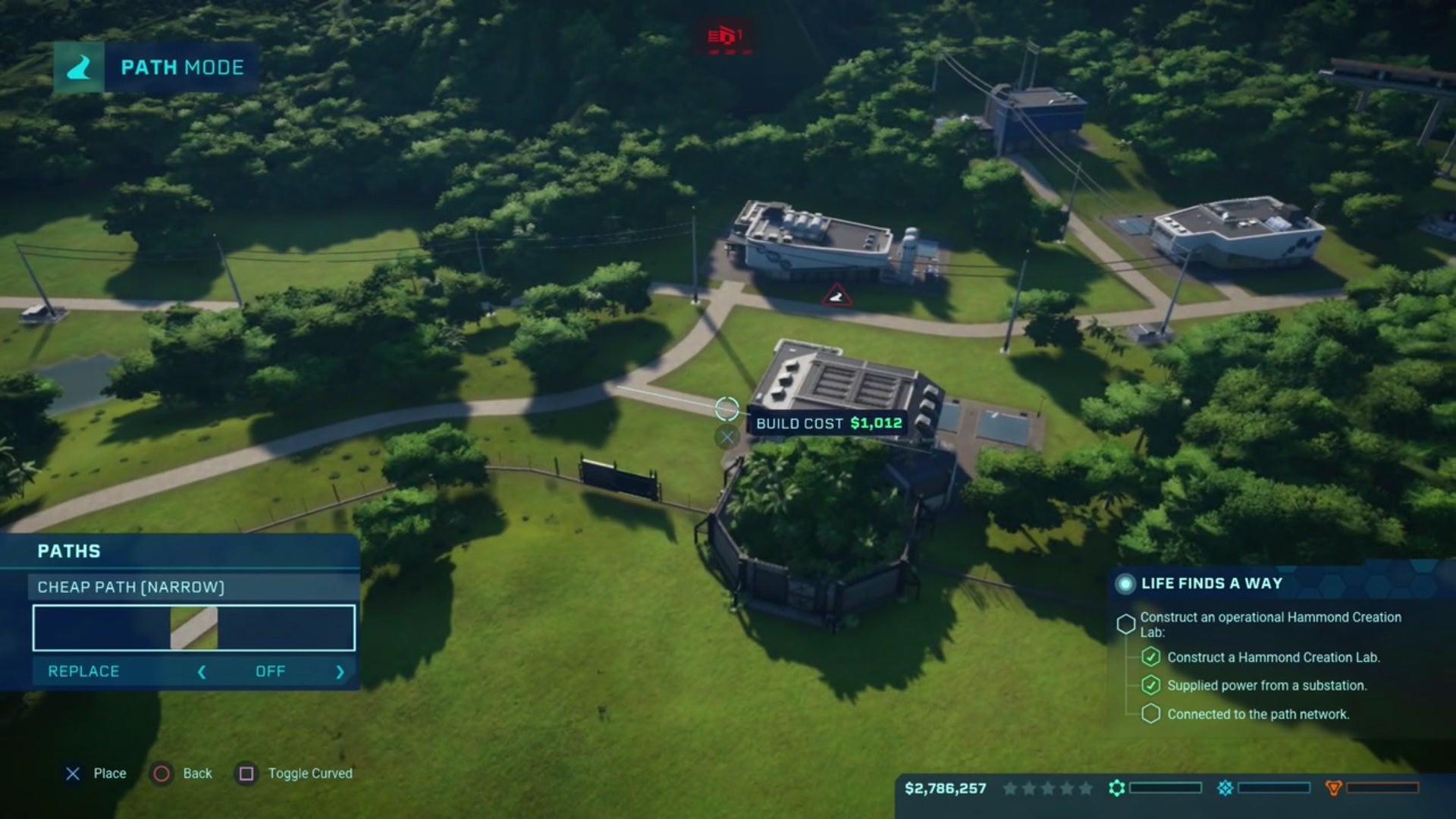This screenshot has height=819, width=1456.
Task: Click the Replace option's right arrow
Action: [340, 672]
